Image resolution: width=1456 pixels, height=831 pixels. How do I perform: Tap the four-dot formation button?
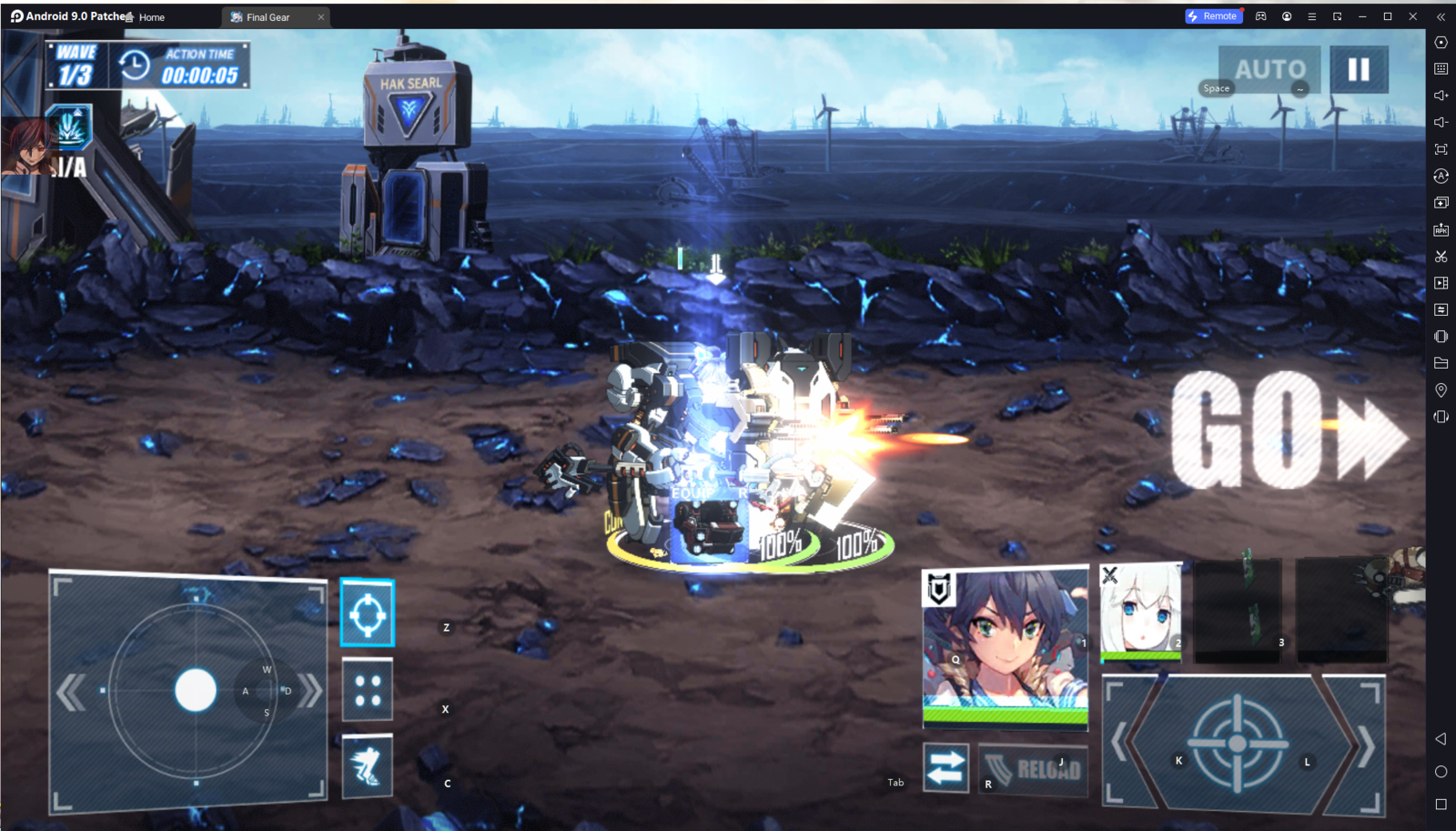pyautogui.click(x=368, y=690)
